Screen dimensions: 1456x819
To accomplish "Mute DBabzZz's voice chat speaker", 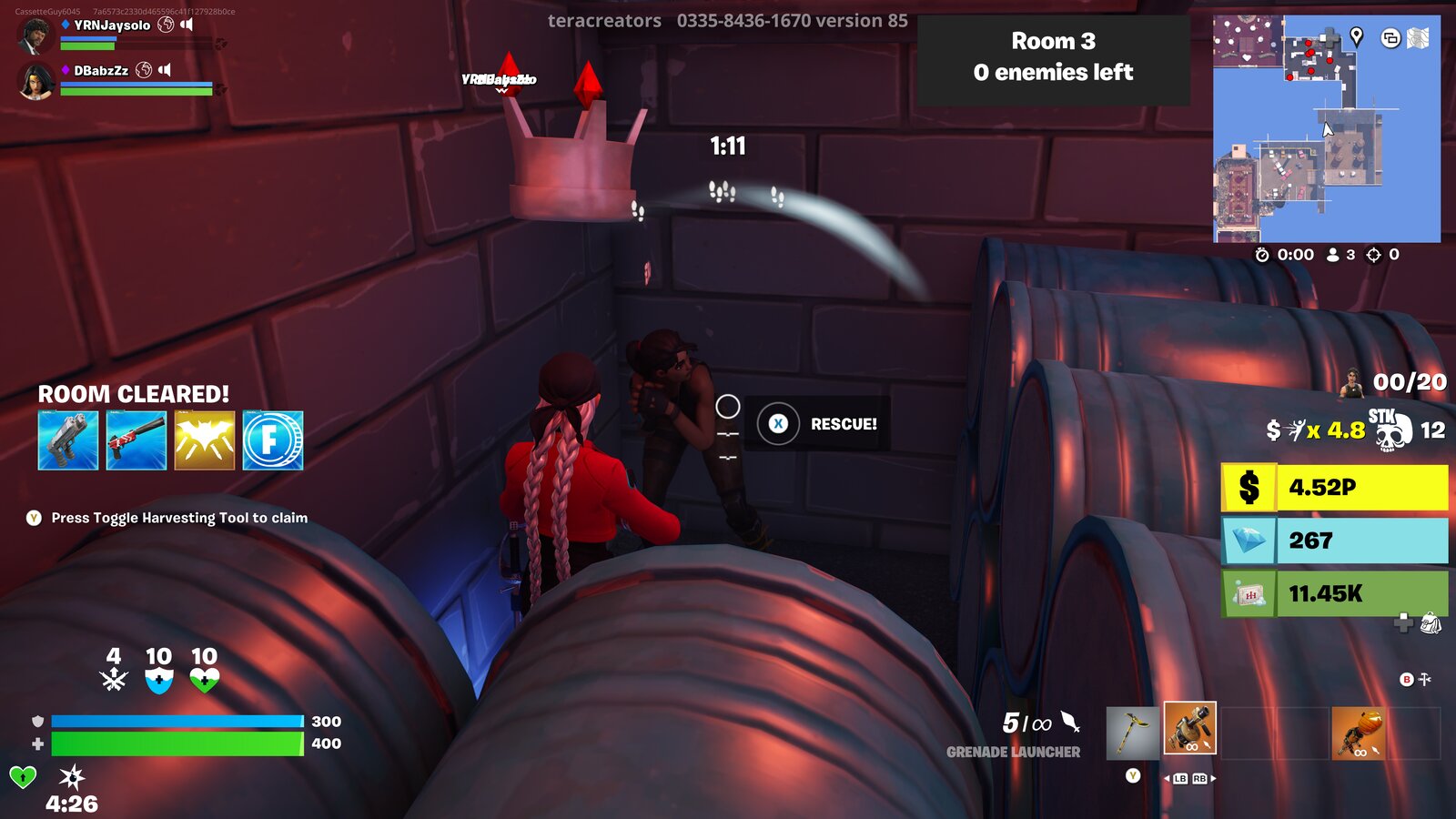I will [x=167, y=71].
